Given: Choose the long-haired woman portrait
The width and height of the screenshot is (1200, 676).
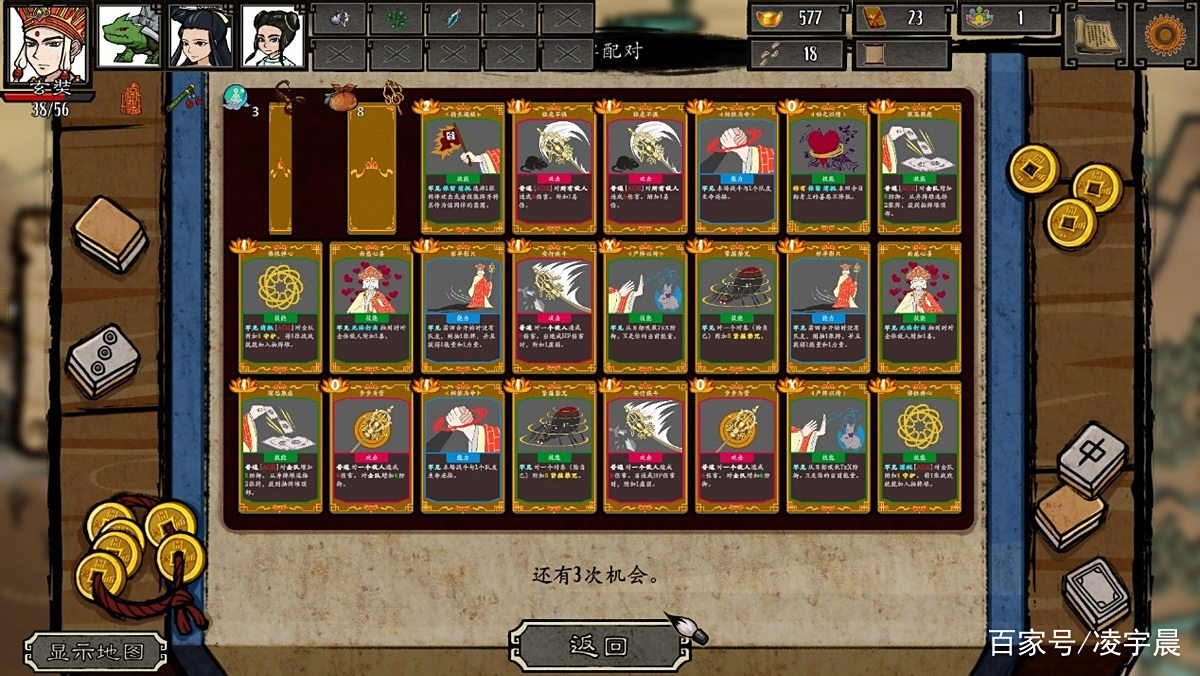Looking at the screenshot, I should coord(200,36).
